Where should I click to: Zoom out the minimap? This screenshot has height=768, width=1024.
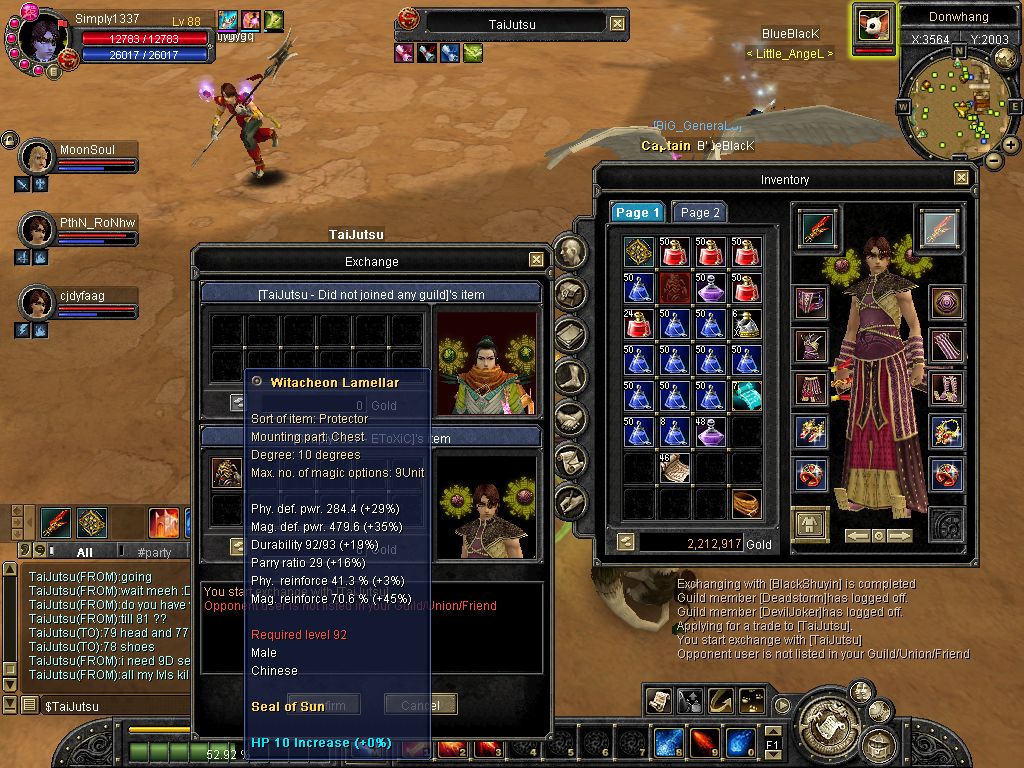click(993, 159)
